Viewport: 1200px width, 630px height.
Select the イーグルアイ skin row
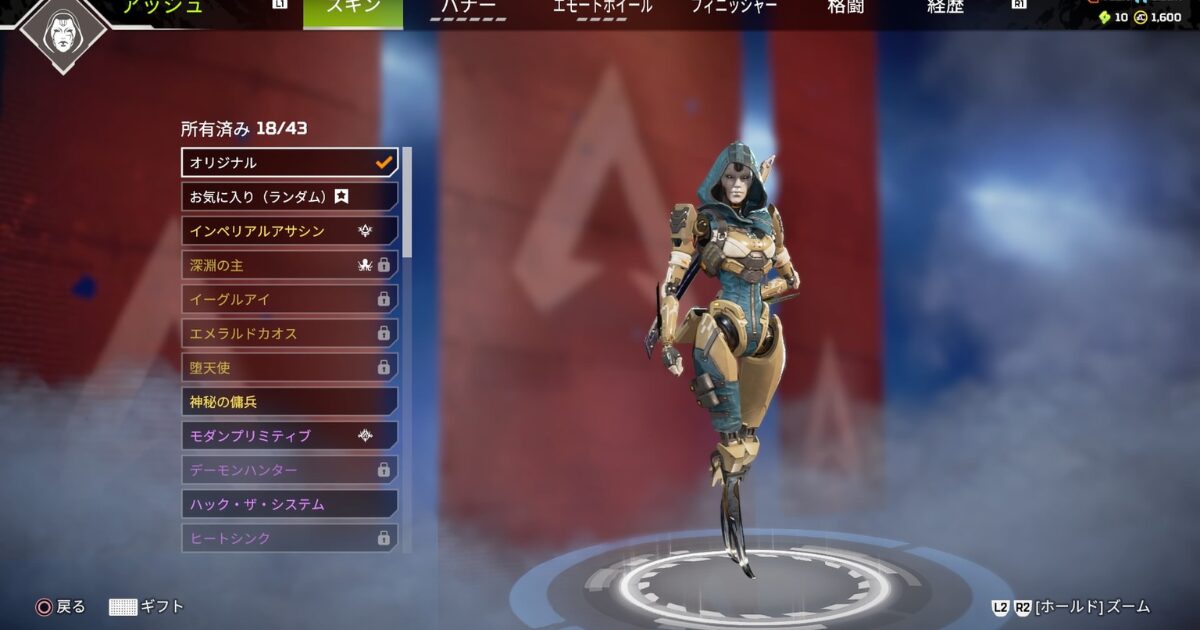pos(289,299)
